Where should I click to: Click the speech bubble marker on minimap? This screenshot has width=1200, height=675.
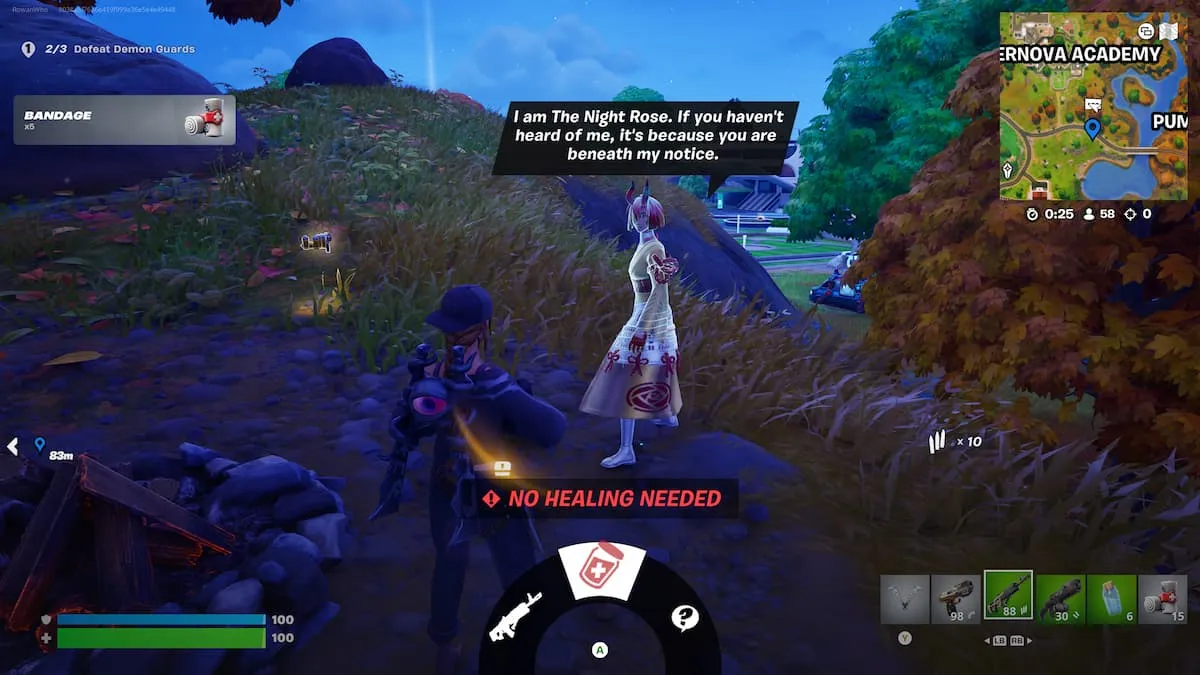(x=1092, y=104)
